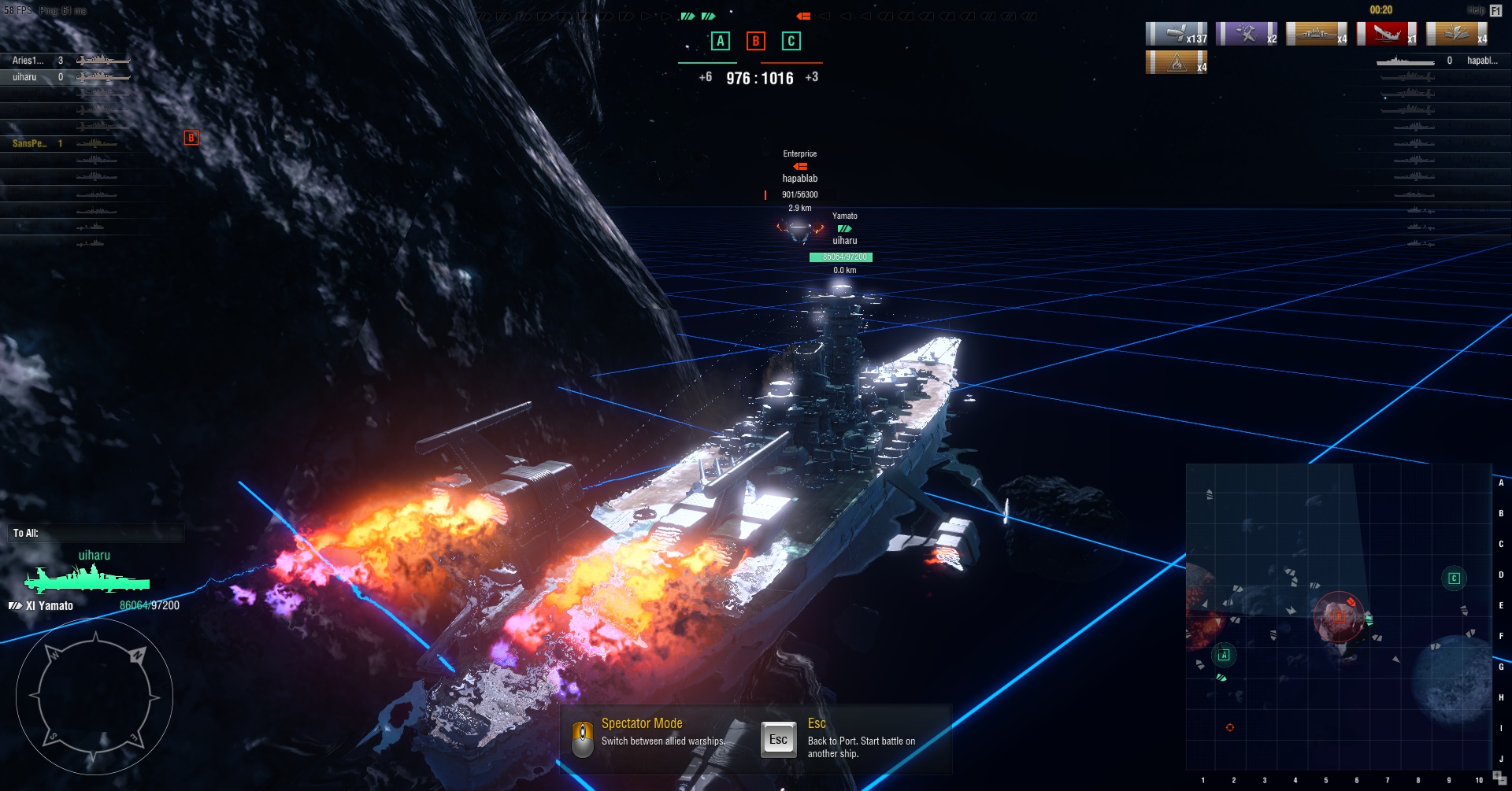Click capture point A marker on the minimap

point(1224,655)
